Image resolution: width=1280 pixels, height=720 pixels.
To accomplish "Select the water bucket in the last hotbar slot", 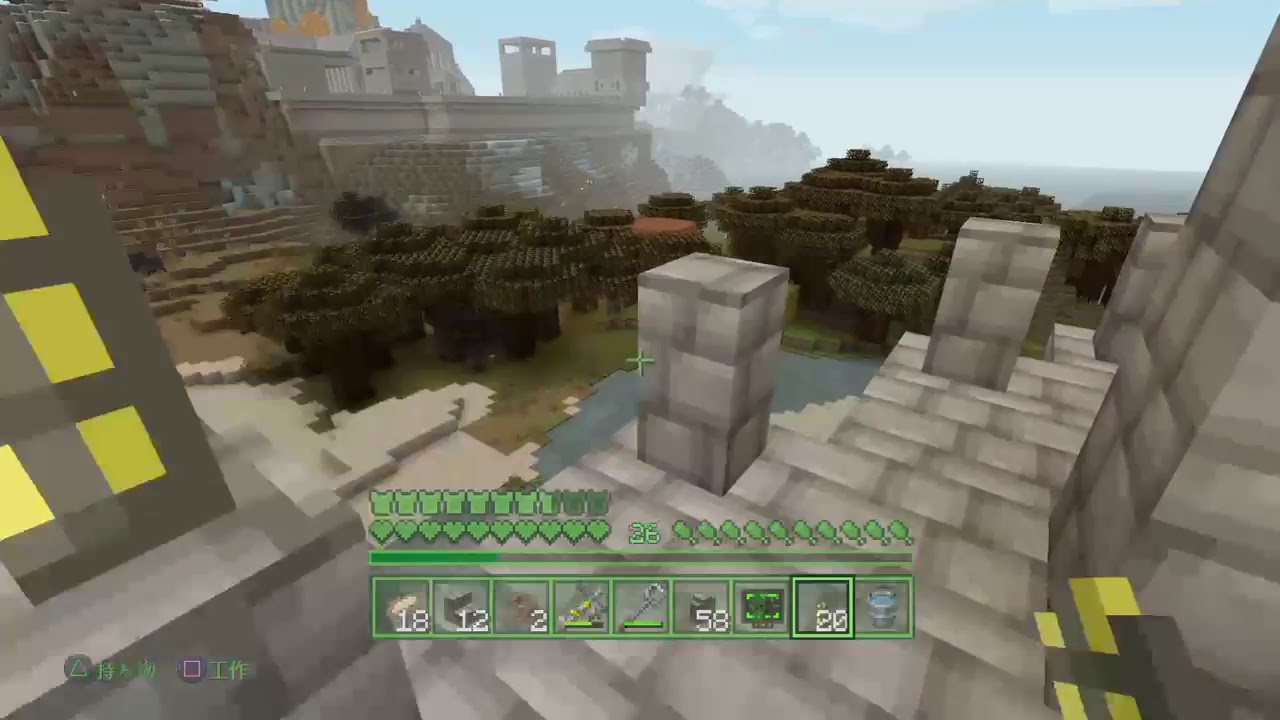I will 884,605.
